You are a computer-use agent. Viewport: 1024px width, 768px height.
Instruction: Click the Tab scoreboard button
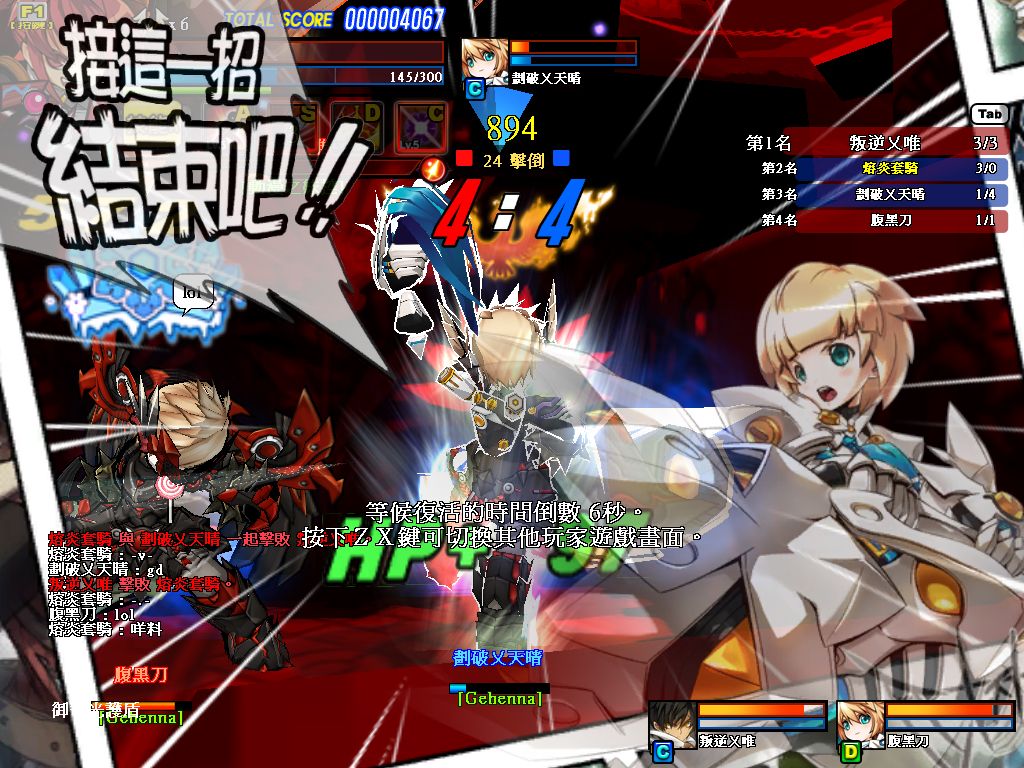click(x=989, y=114)
